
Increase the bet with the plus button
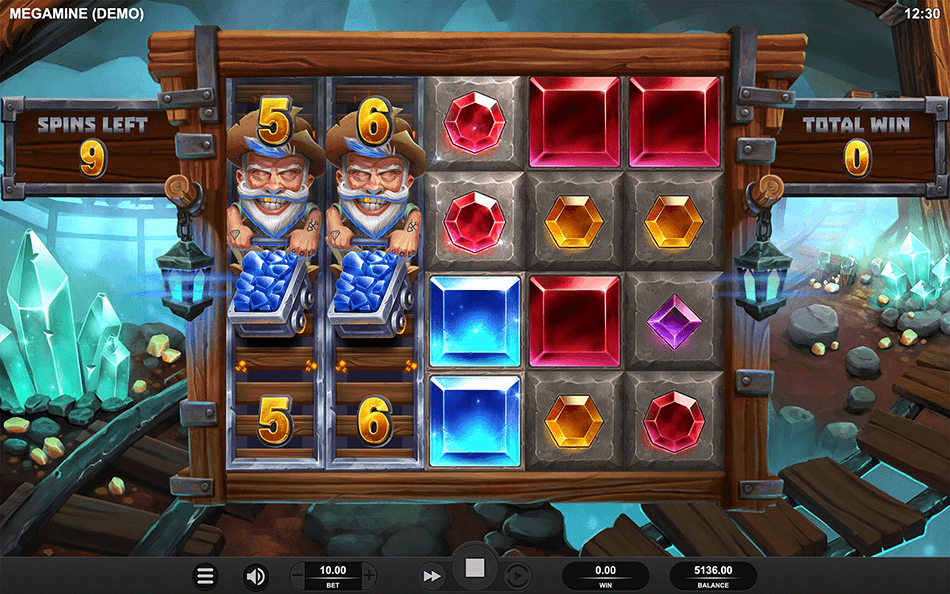click(369, 575)
